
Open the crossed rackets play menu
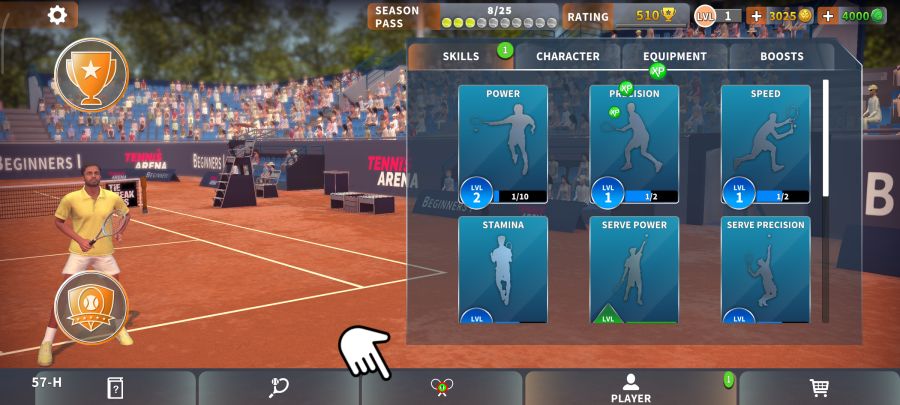tap(441, 388)
